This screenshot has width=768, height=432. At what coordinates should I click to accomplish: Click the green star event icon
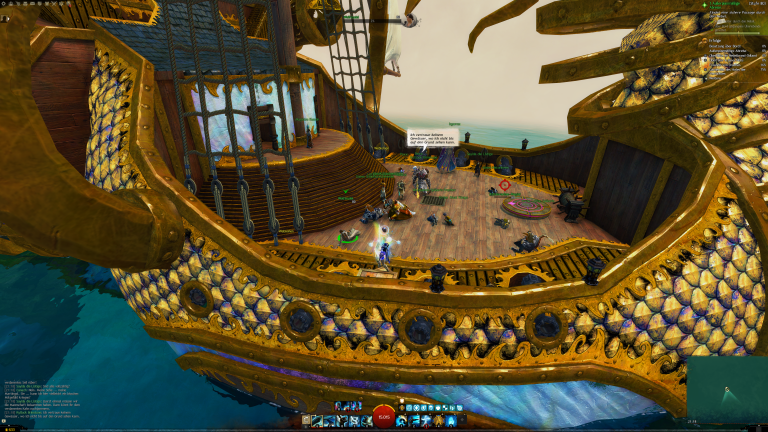coord(704,4)
